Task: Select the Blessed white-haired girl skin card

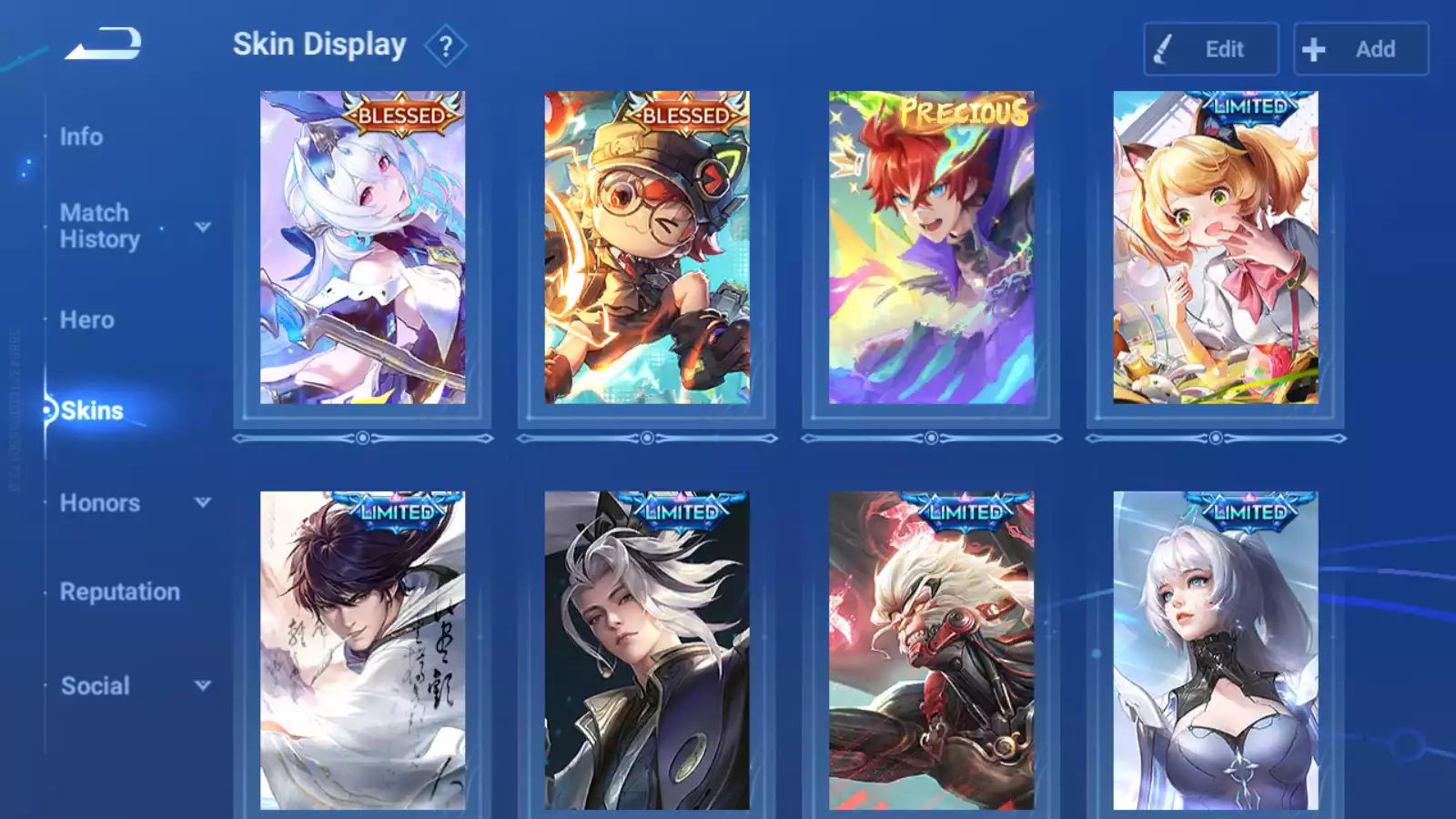Action: [x=362, y=248]
